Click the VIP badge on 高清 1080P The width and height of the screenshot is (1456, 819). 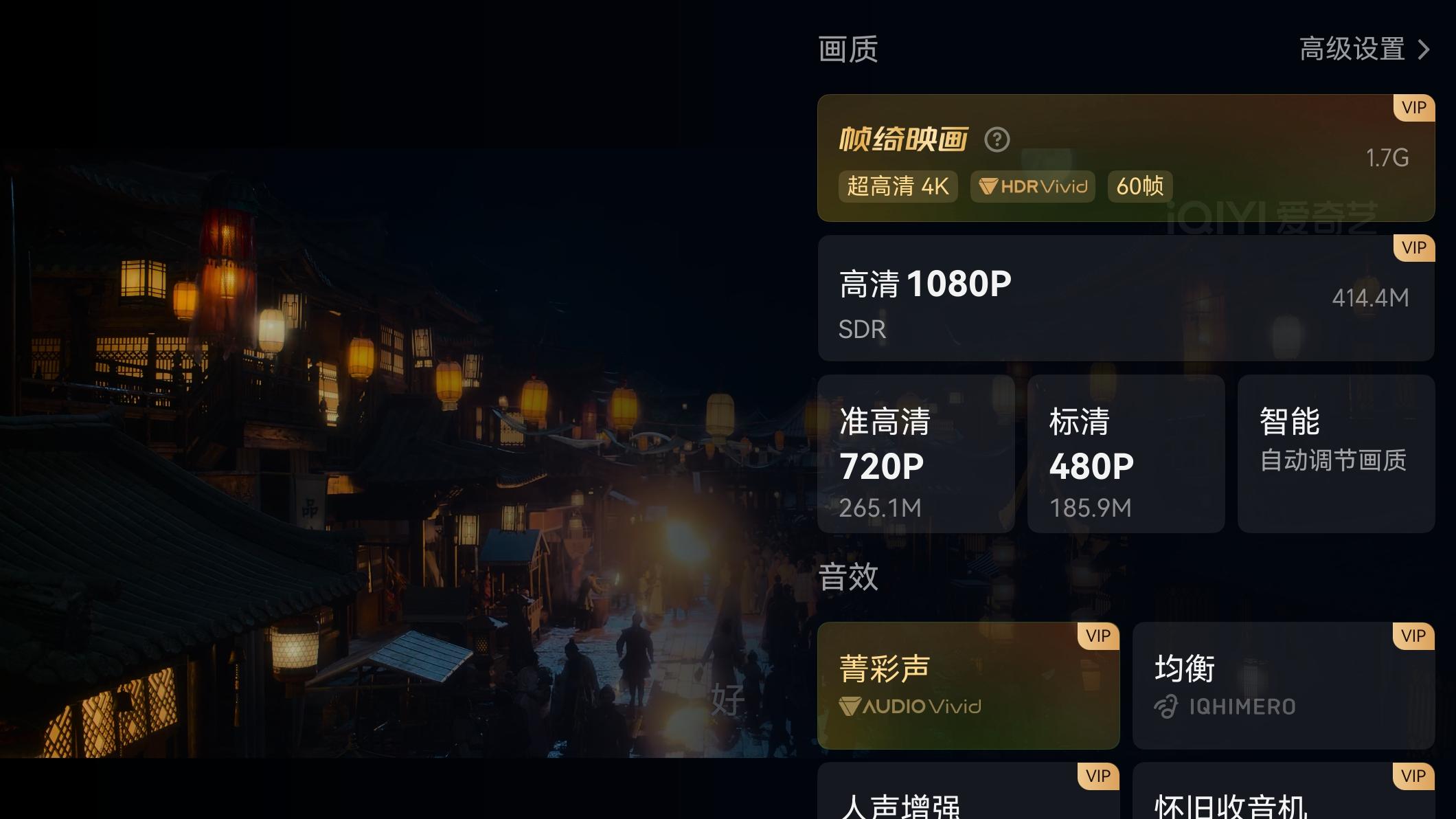1412,247
